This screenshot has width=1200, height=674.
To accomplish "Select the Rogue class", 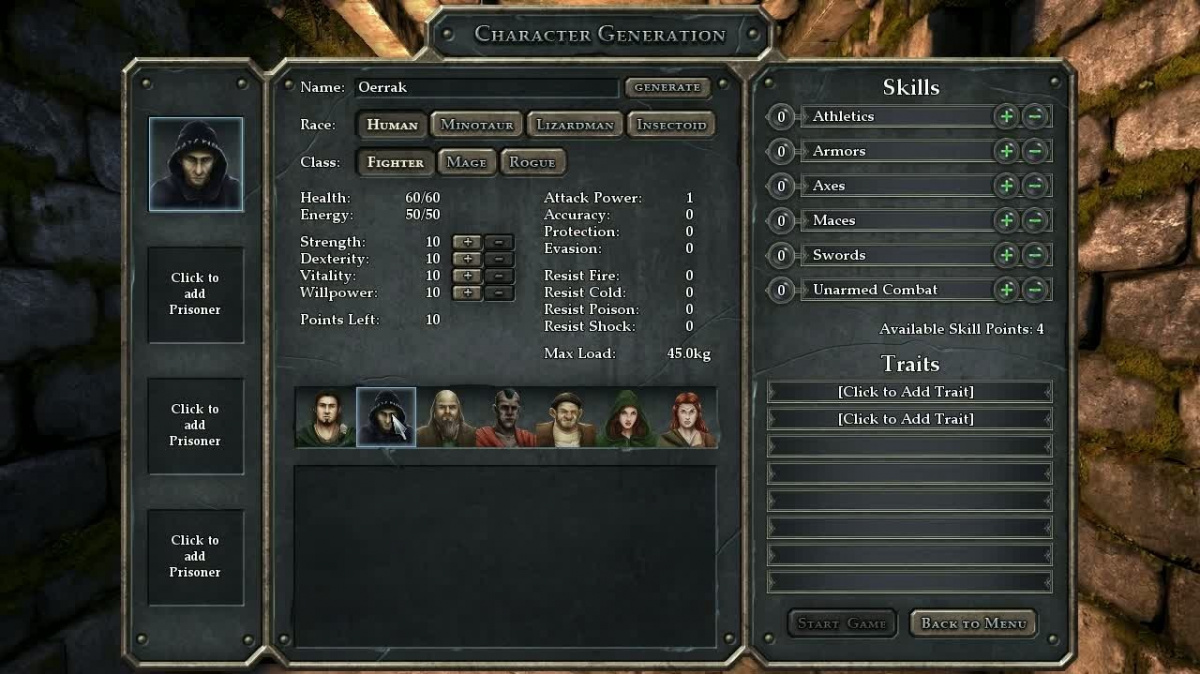I will coord(532,162).
